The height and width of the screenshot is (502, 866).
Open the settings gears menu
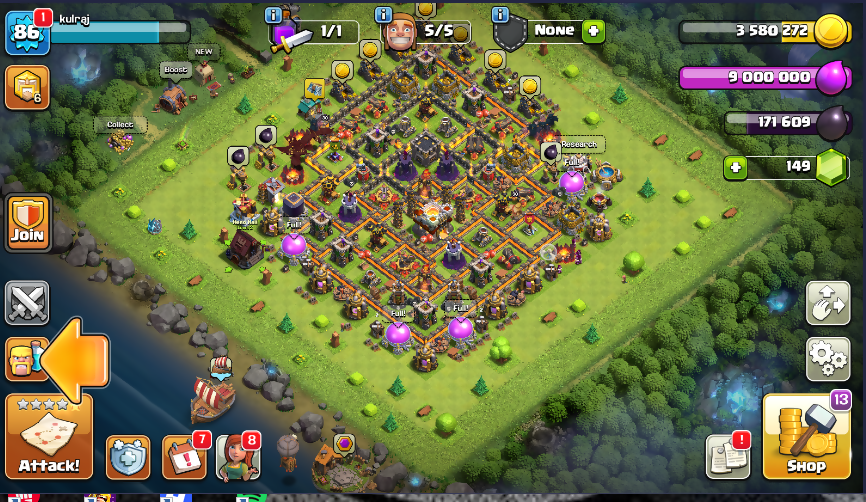pos(827,359)
